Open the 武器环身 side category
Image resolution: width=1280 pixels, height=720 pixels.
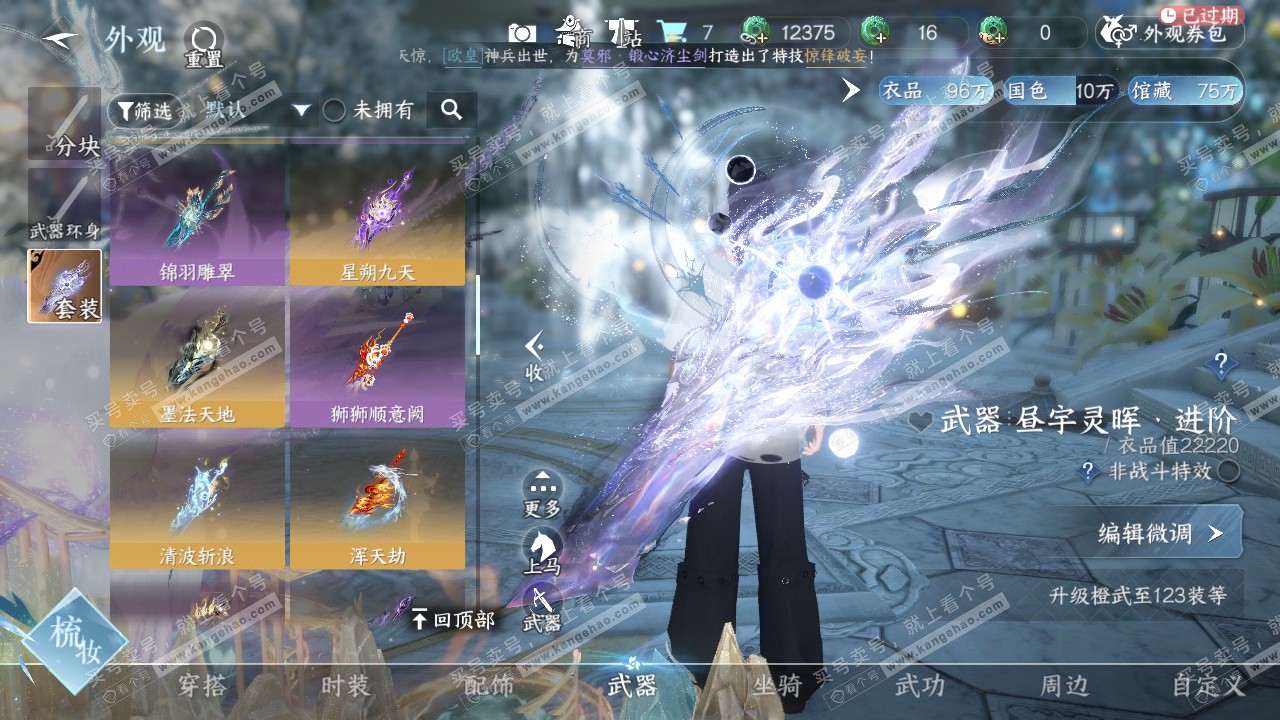click(x=64, y=207)
